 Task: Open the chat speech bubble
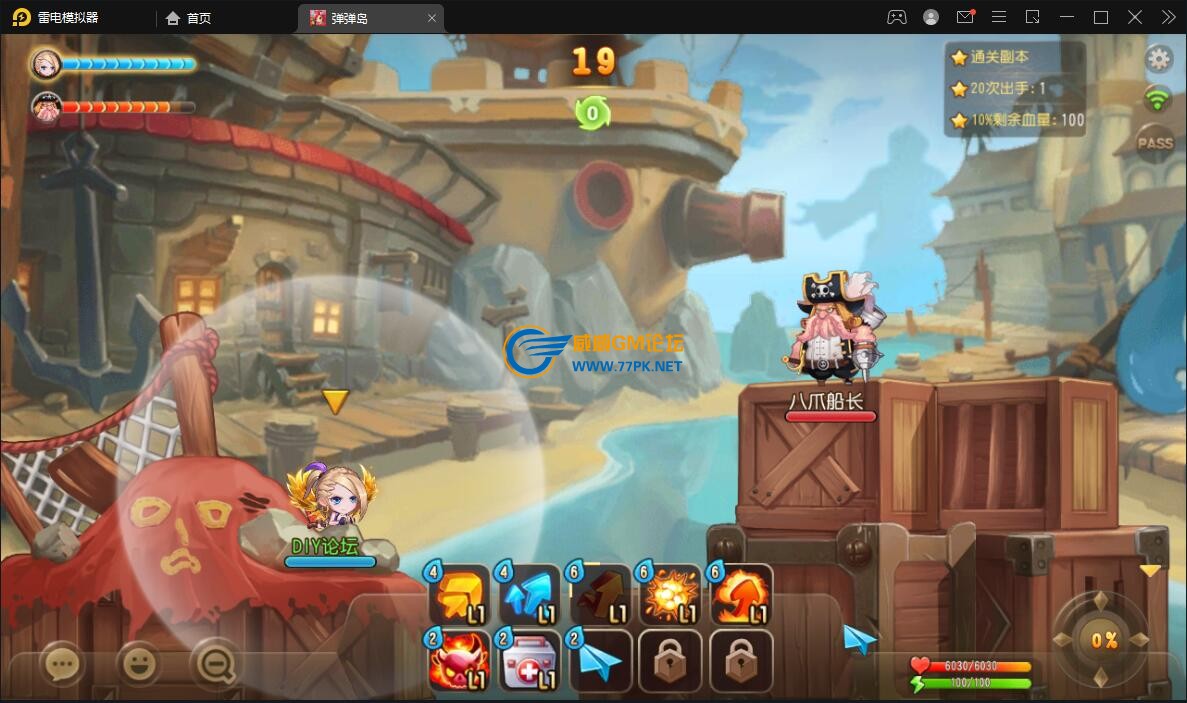pyautogui.click(x=62, y=662)
